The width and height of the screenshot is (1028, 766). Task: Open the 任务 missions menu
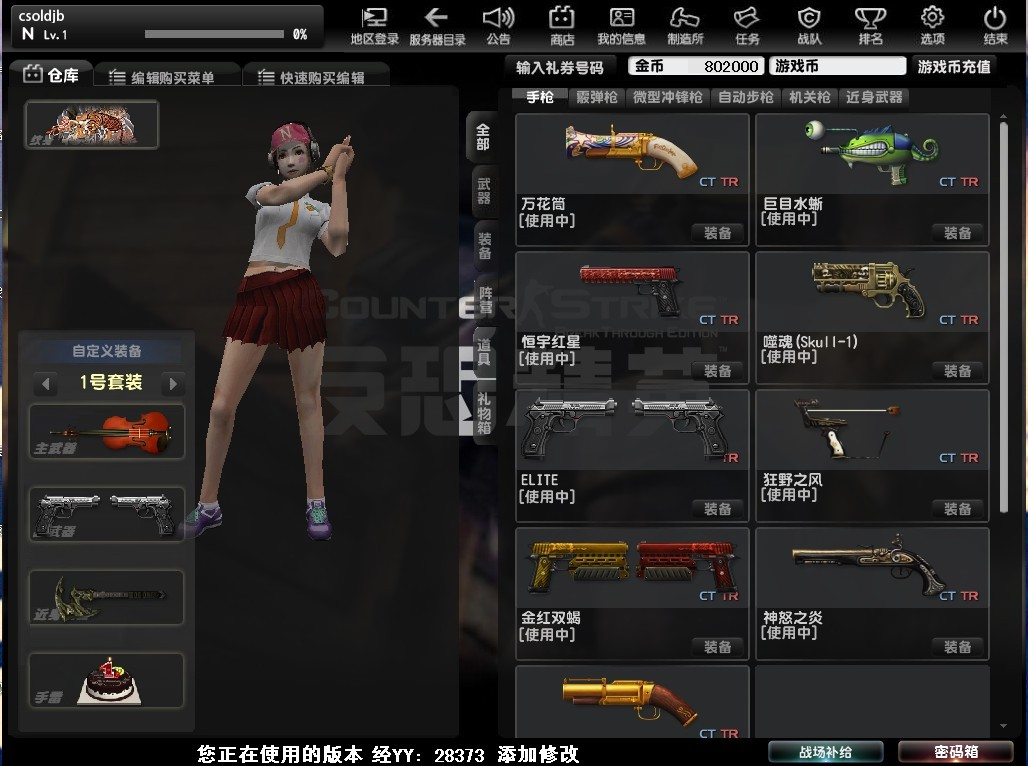pyautogui.click(x=747, y=26)
